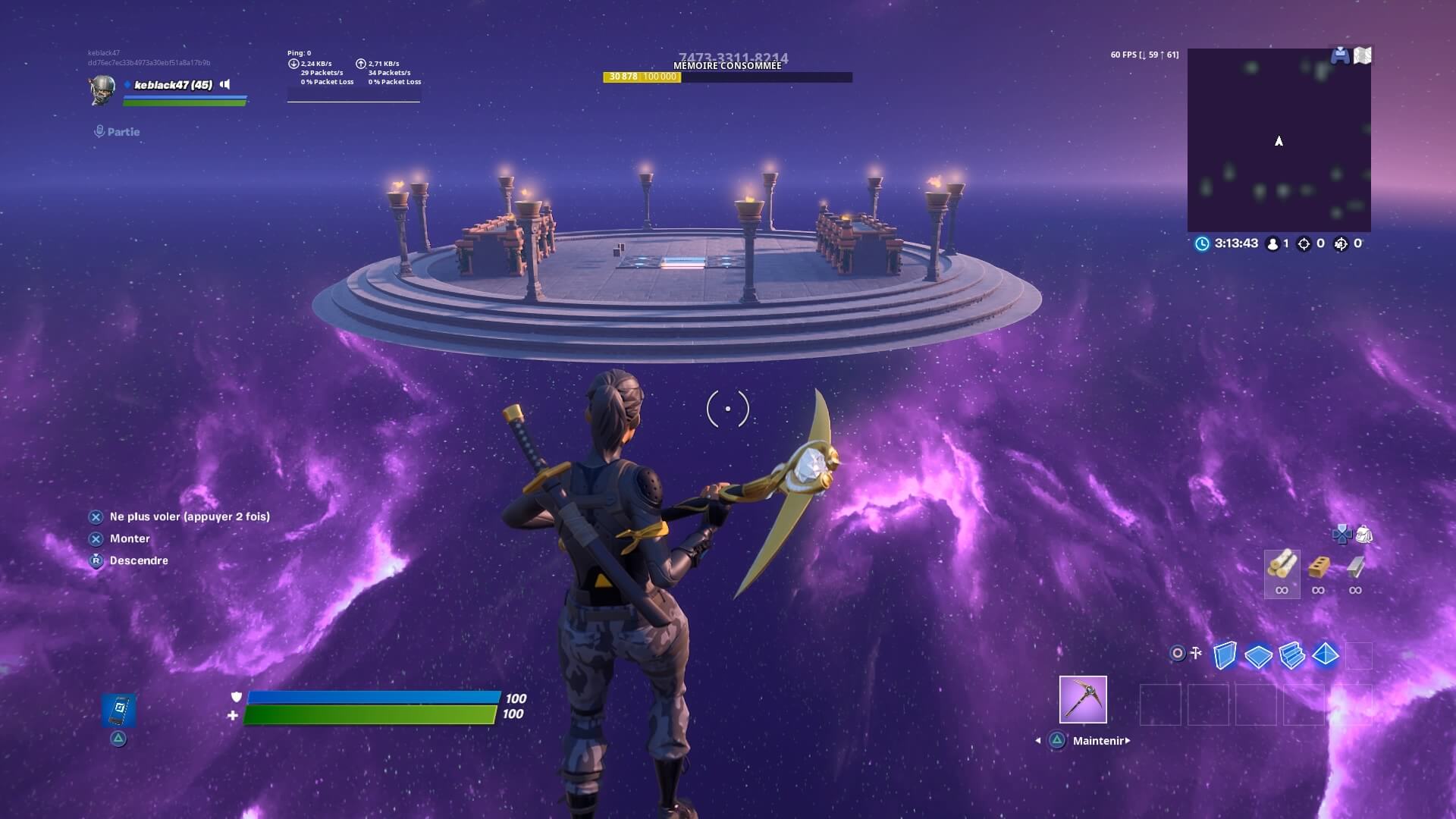Select the wall building piece
The image size is (1456, 819).
[x=1225, y=655]
